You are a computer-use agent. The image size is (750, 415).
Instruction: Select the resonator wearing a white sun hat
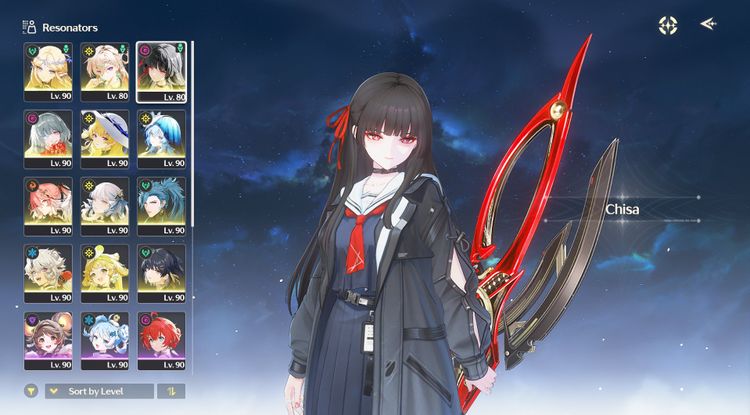coord(105,134)
